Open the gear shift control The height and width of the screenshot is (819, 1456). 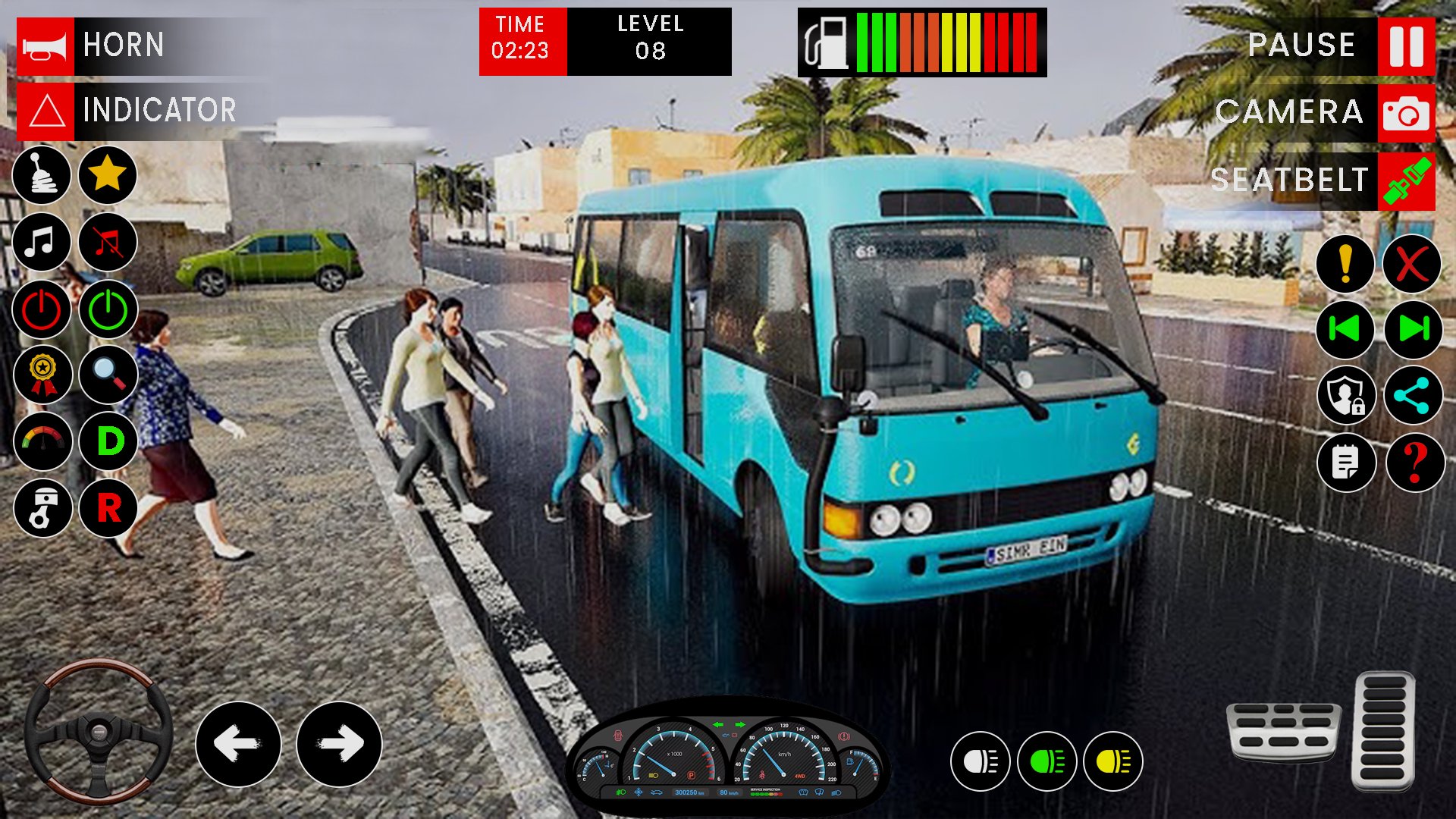coord(42,176)
